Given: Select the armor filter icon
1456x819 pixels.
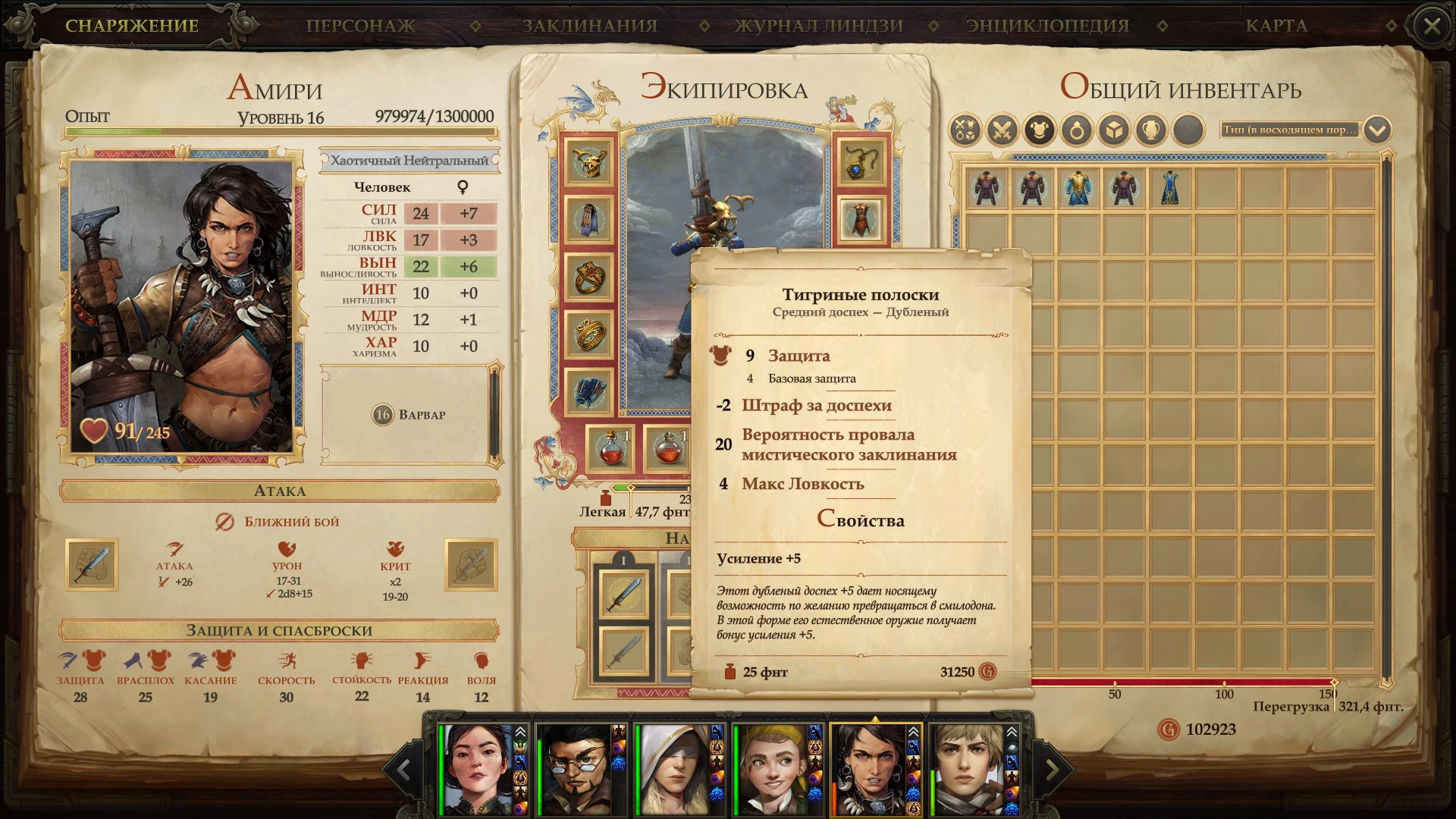Looking at the screenshot, I should (x=1039, y=130).
